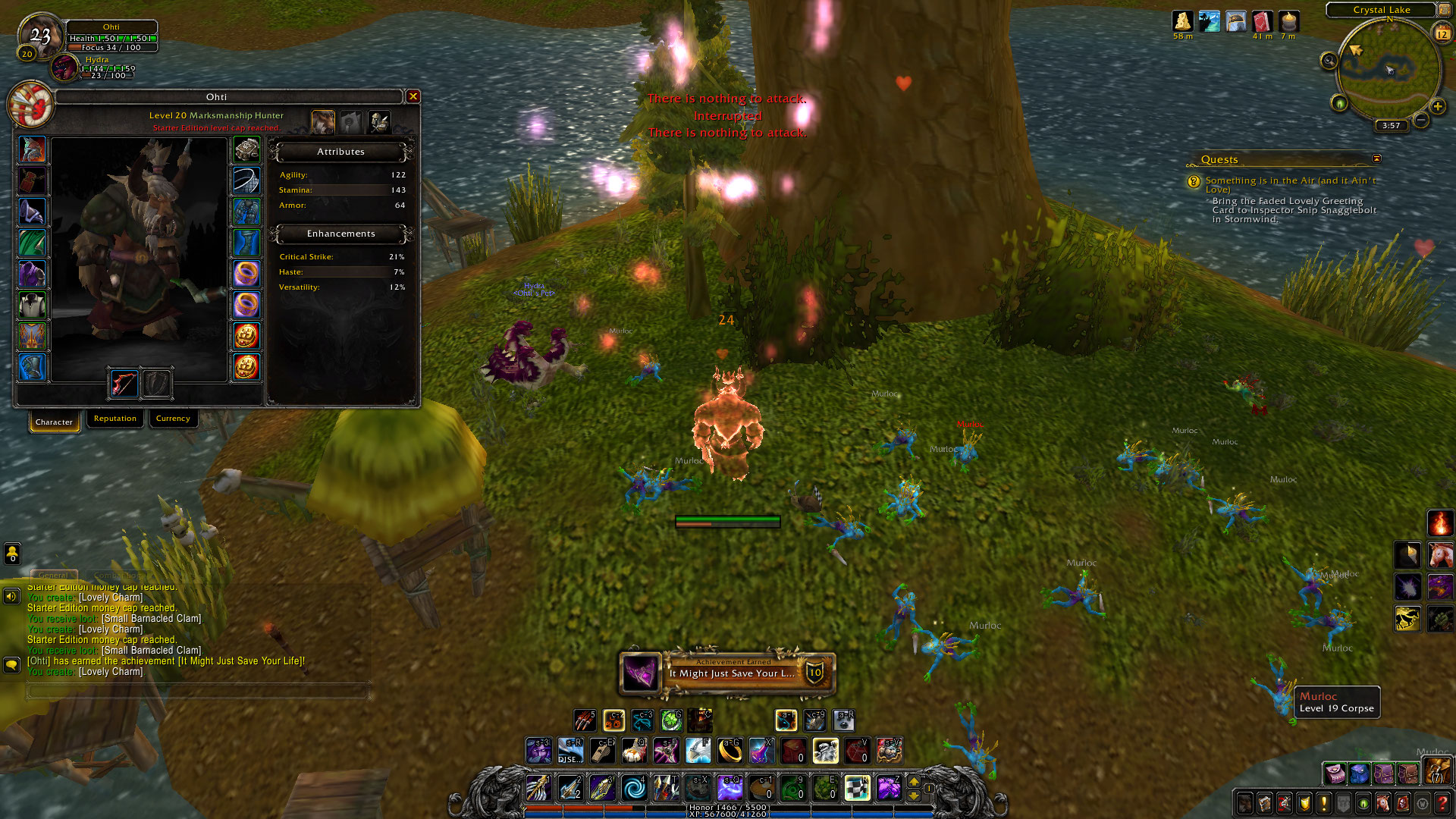
Task: Switch to the Reputation tab
Action: (115, 419)
